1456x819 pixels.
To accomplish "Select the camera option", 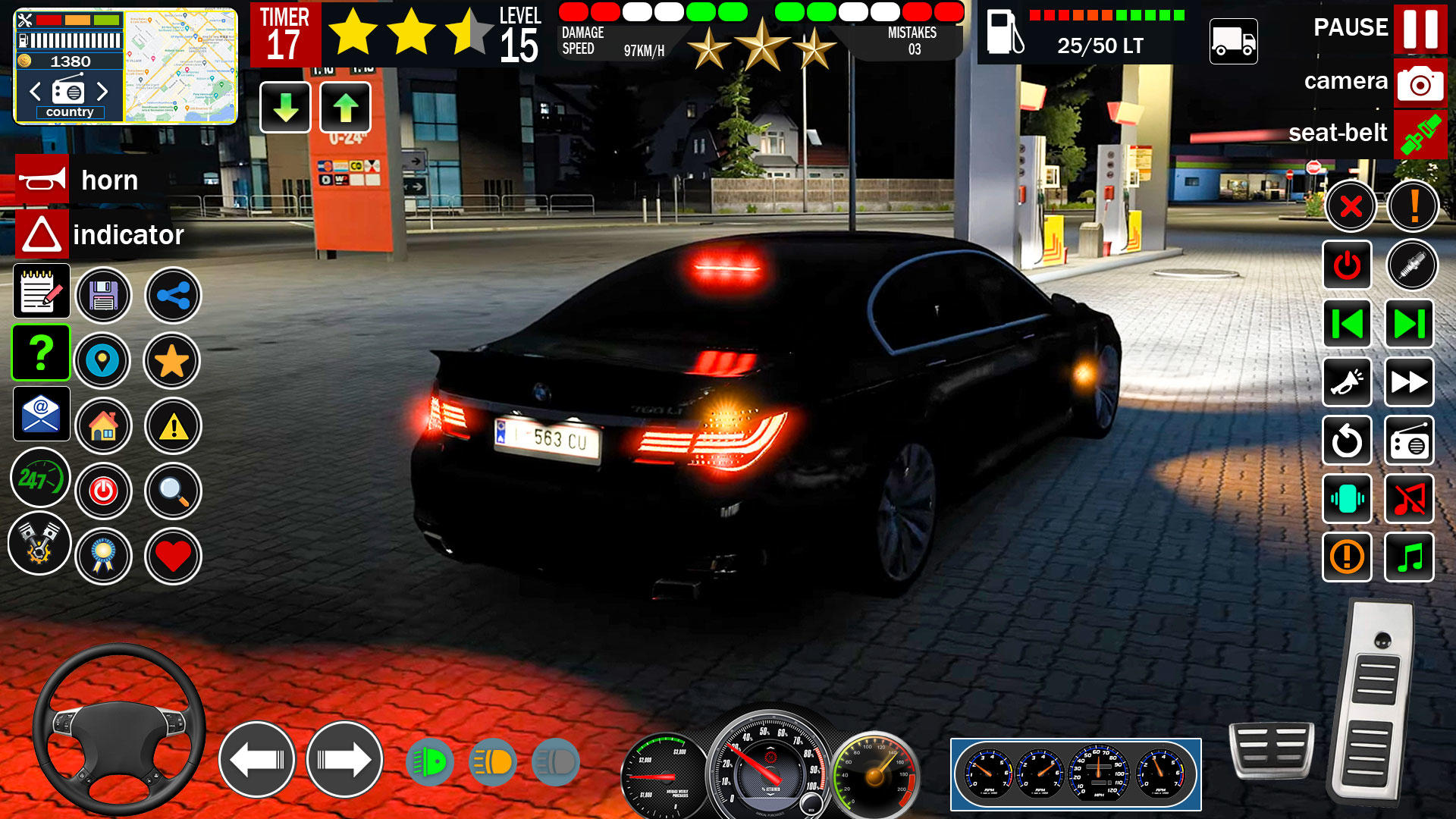I will pos(1420,83).
